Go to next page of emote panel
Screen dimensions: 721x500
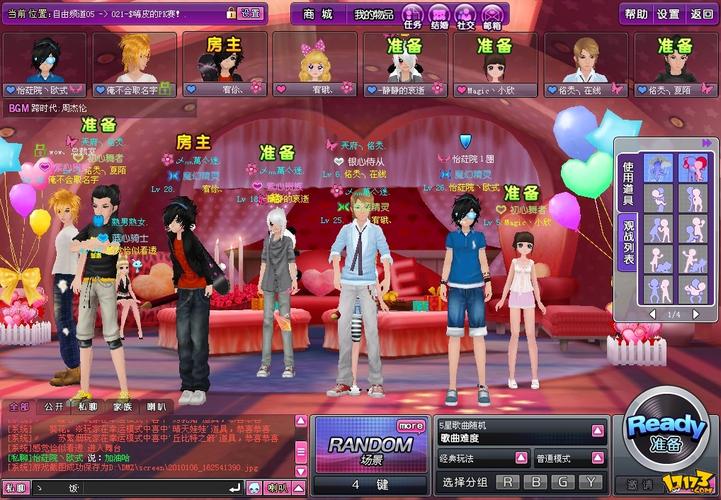(706, 314)
